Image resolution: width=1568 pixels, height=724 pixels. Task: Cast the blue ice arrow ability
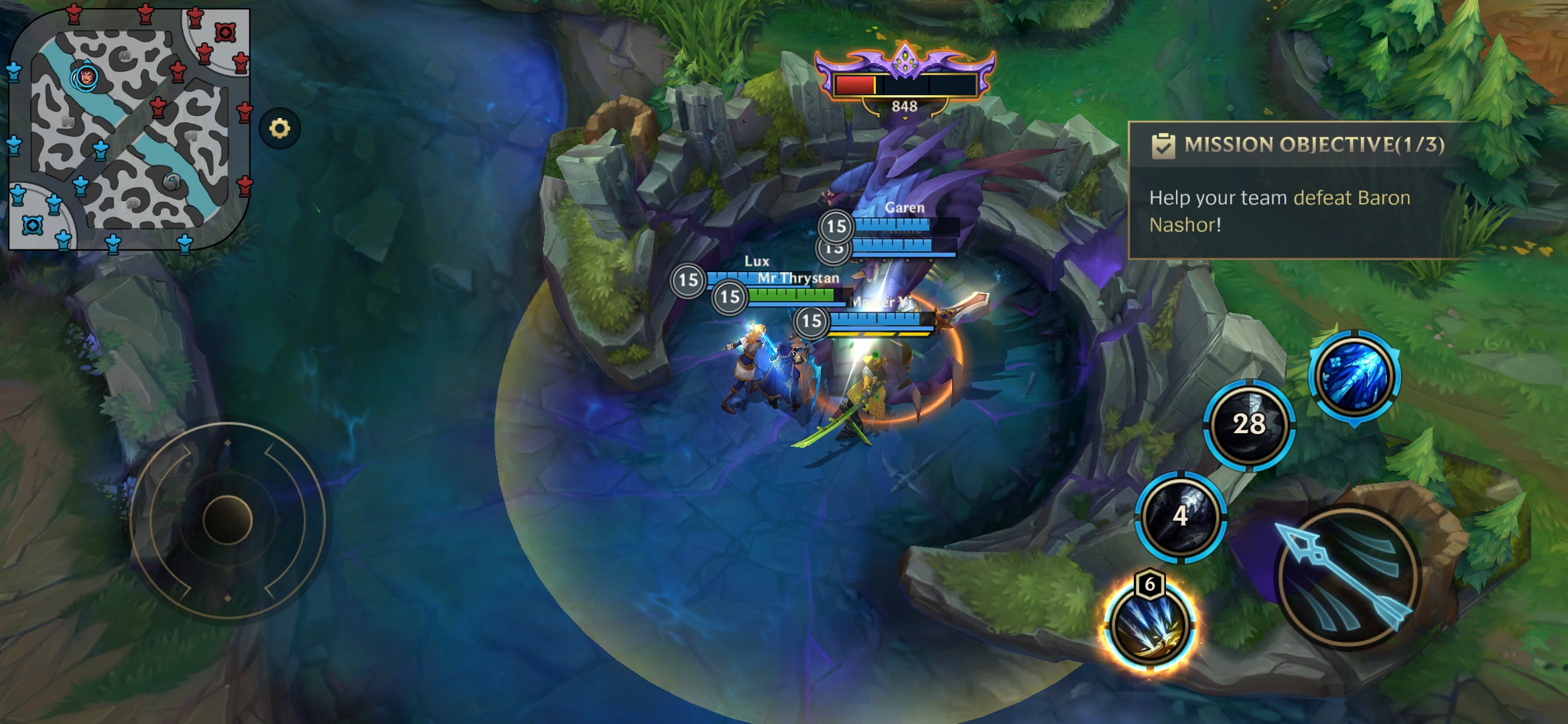[1354, 376]
